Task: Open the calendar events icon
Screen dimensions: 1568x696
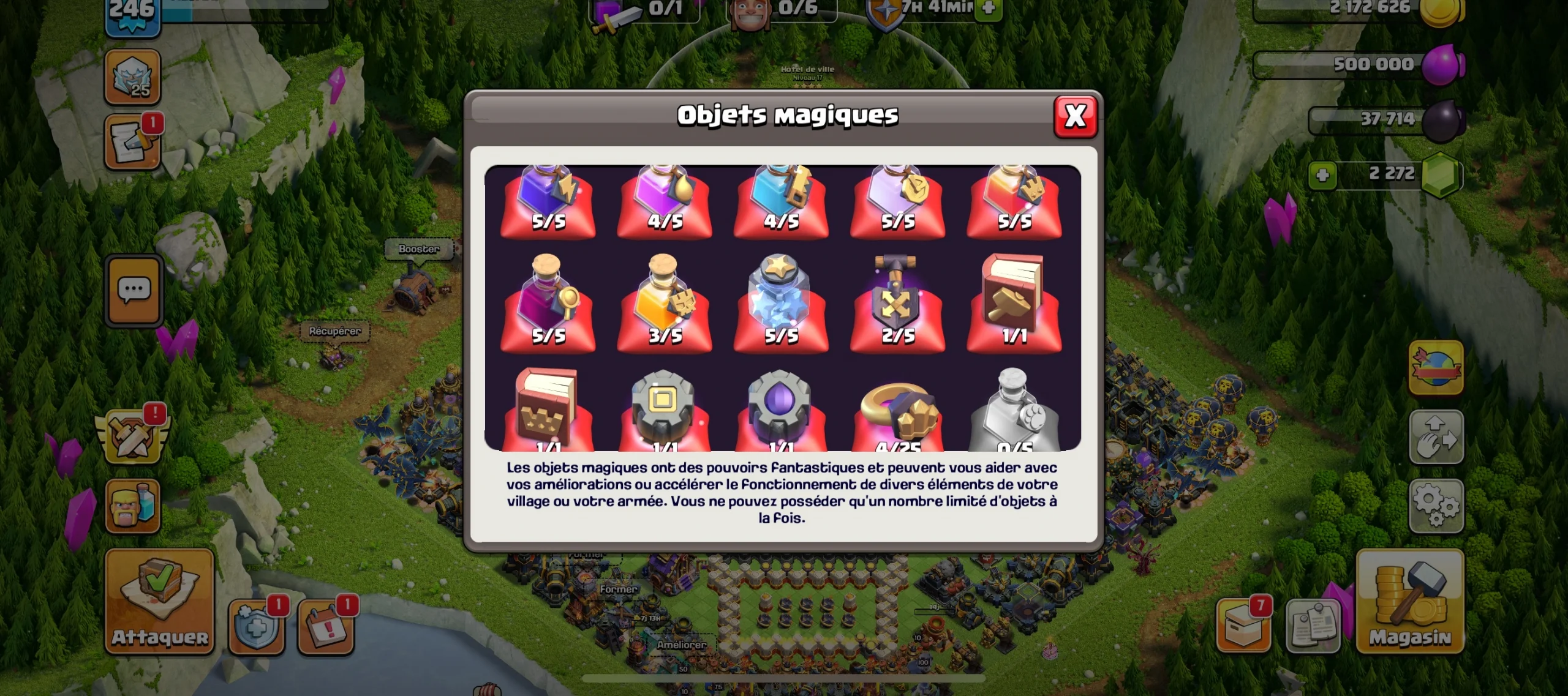Action: point(325,626)
